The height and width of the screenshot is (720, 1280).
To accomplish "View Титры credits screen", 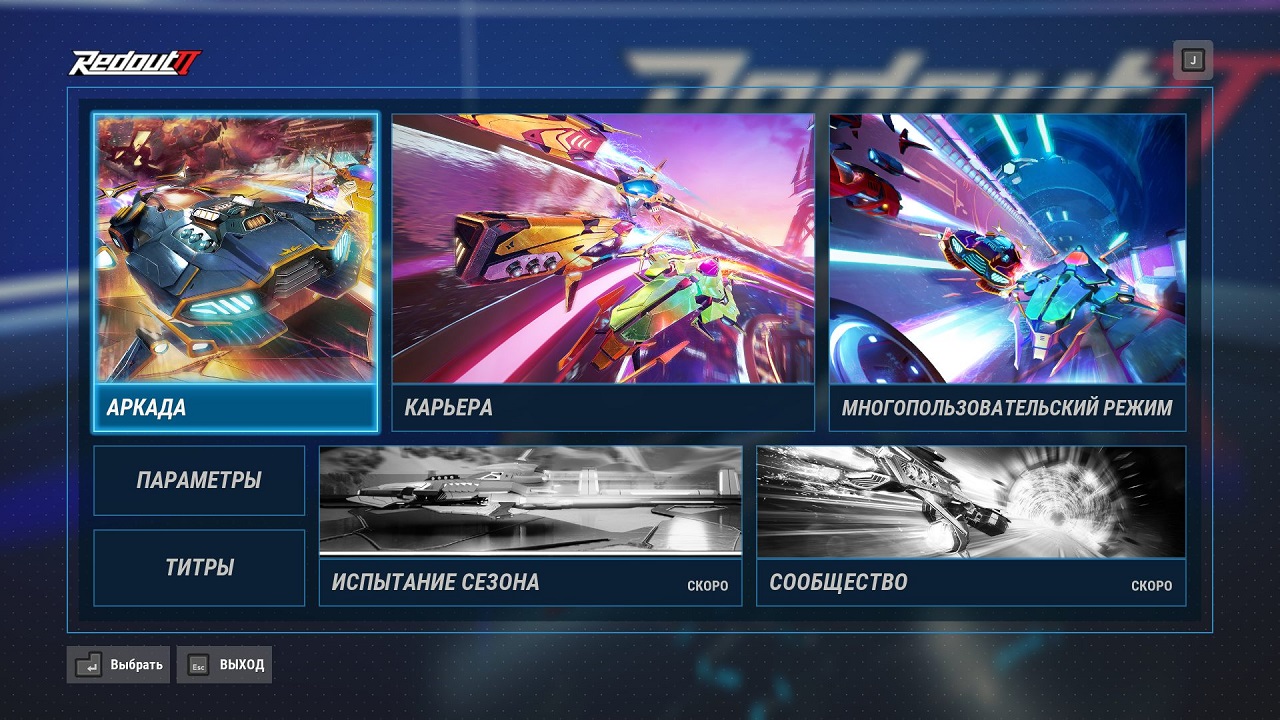I will 198,567.
